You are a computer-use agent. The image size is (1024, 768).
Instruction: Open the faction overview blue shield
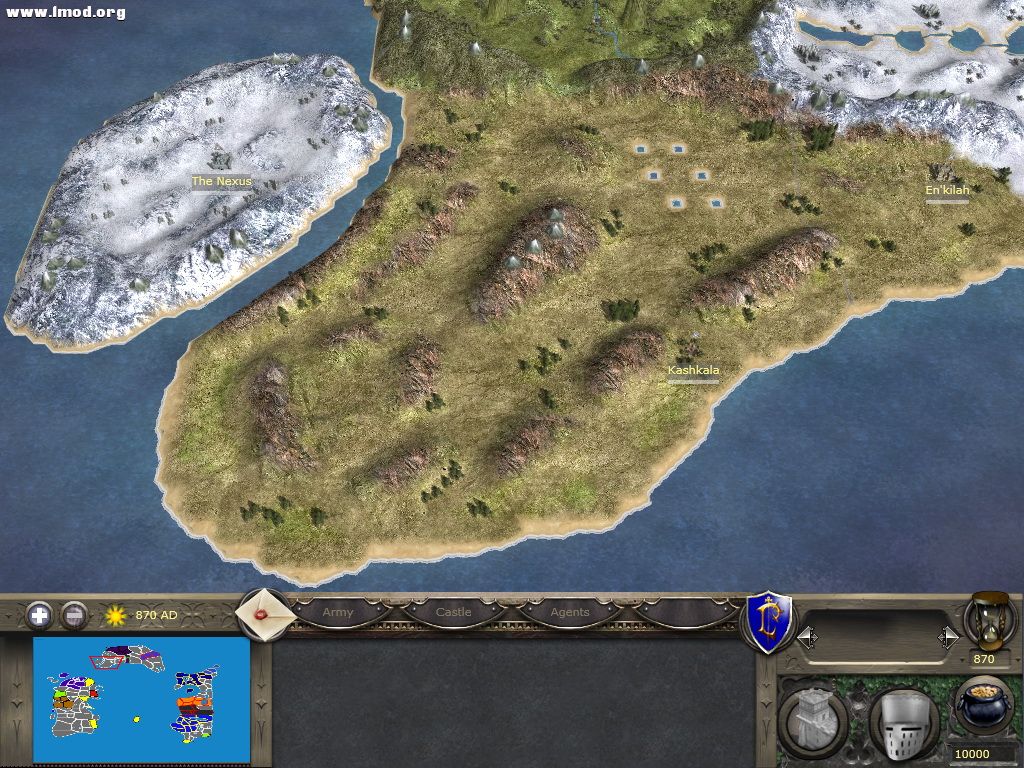[x=770, y=622]
